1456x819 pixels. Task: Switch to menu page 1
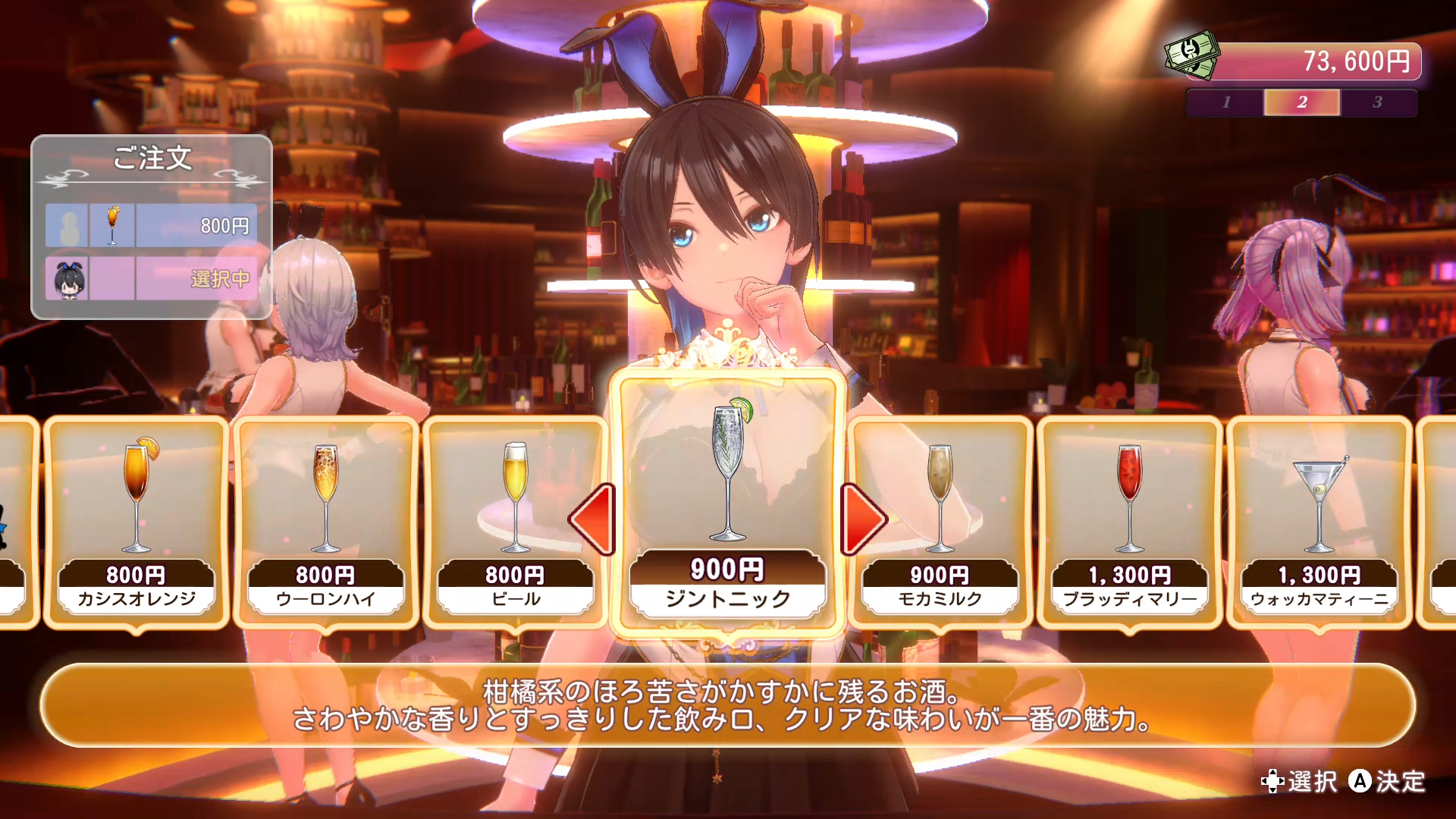pyautogui.click(x=1226, y=102)
